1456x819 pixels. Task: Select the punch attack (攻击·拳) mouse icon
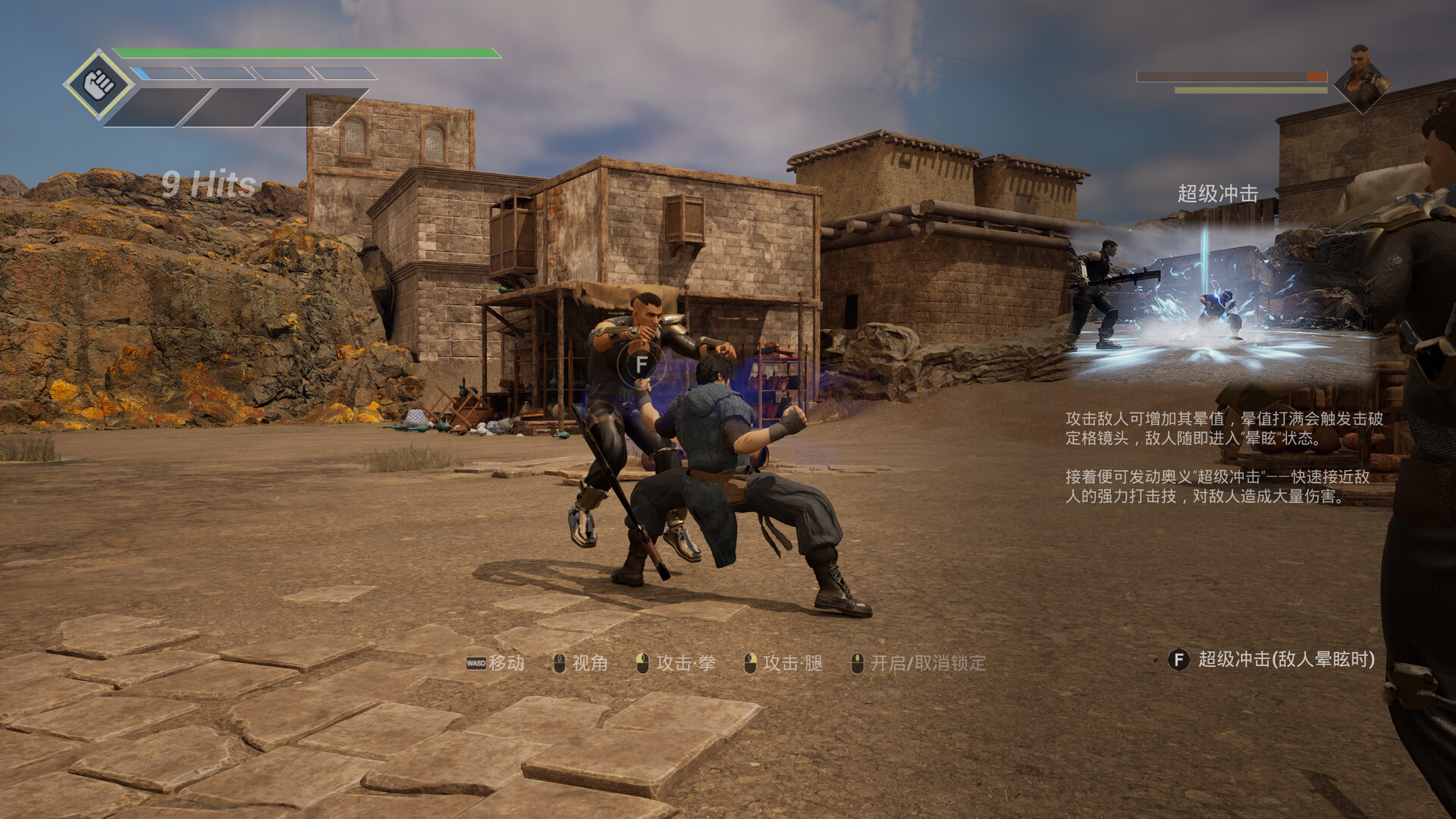(x=642, y=662)
